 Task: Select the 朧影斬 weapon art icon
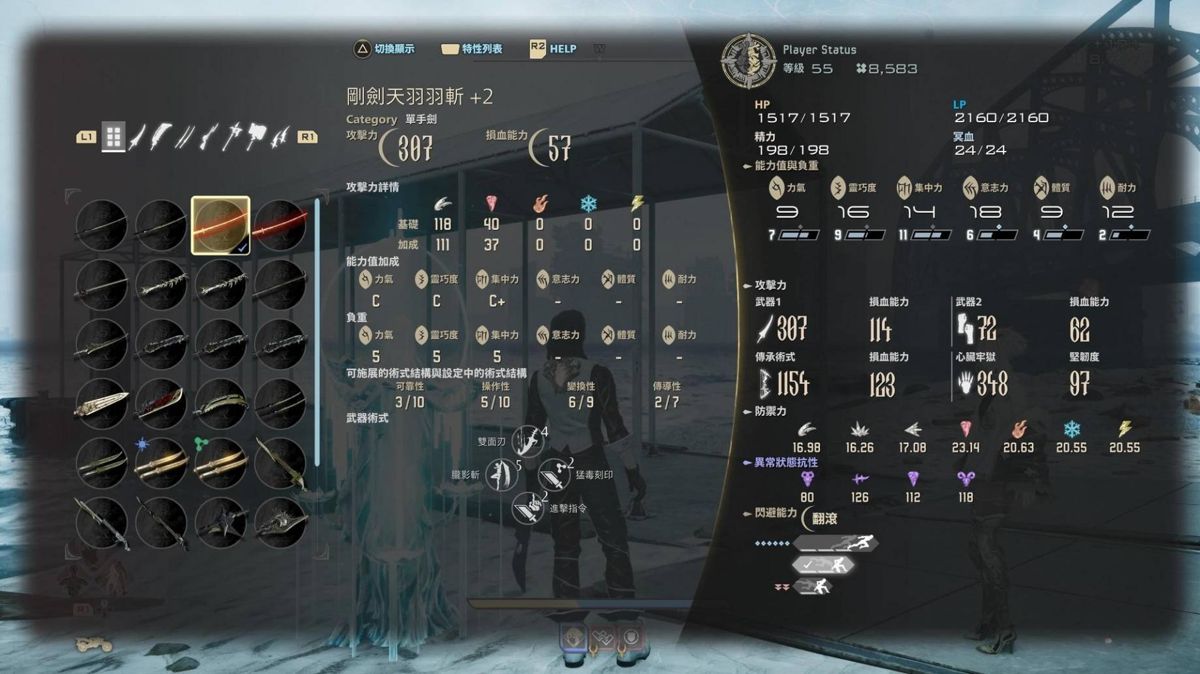499,474
